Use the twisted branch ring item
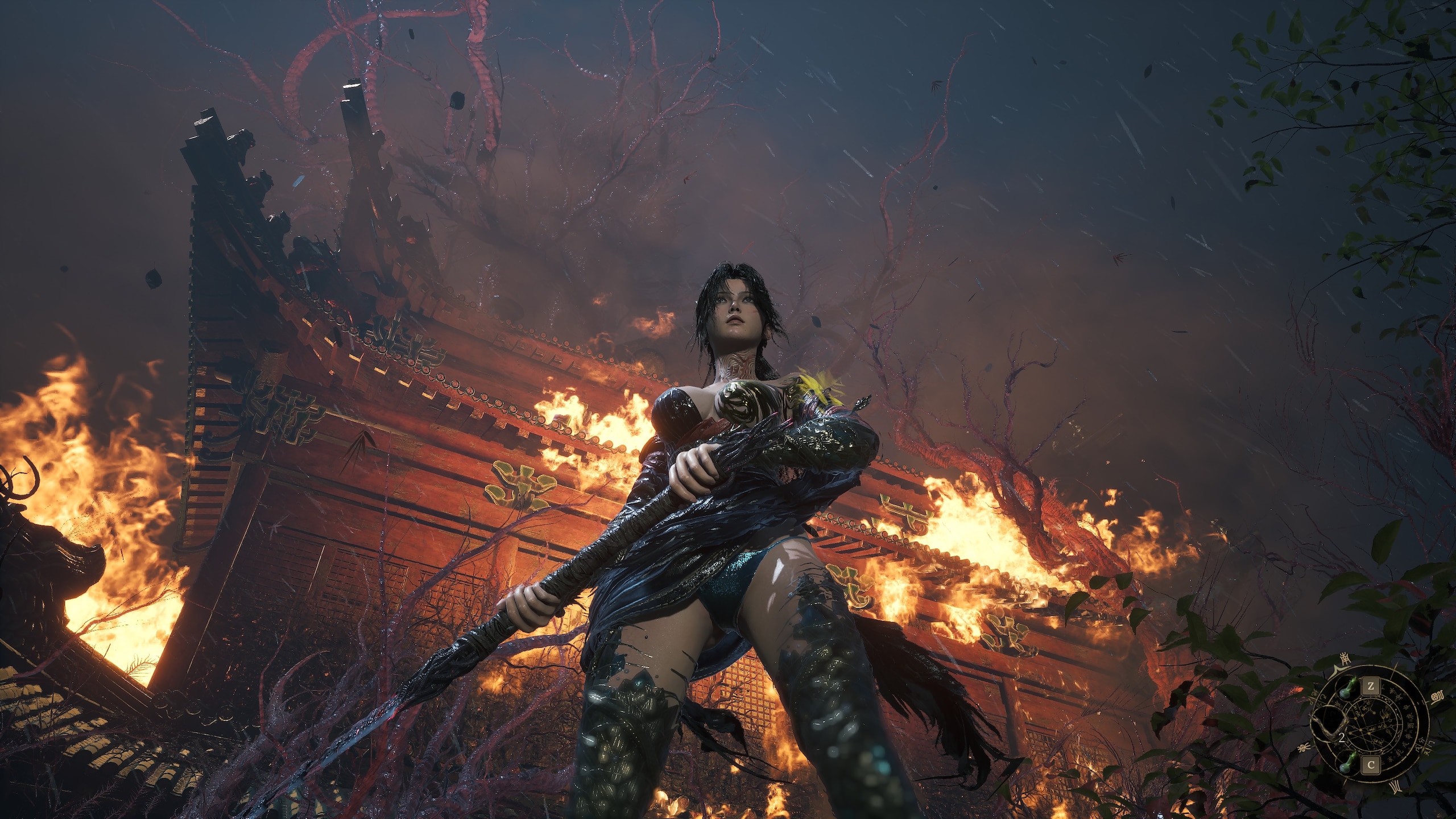The image size is (1456, 819). (1329, 726)
